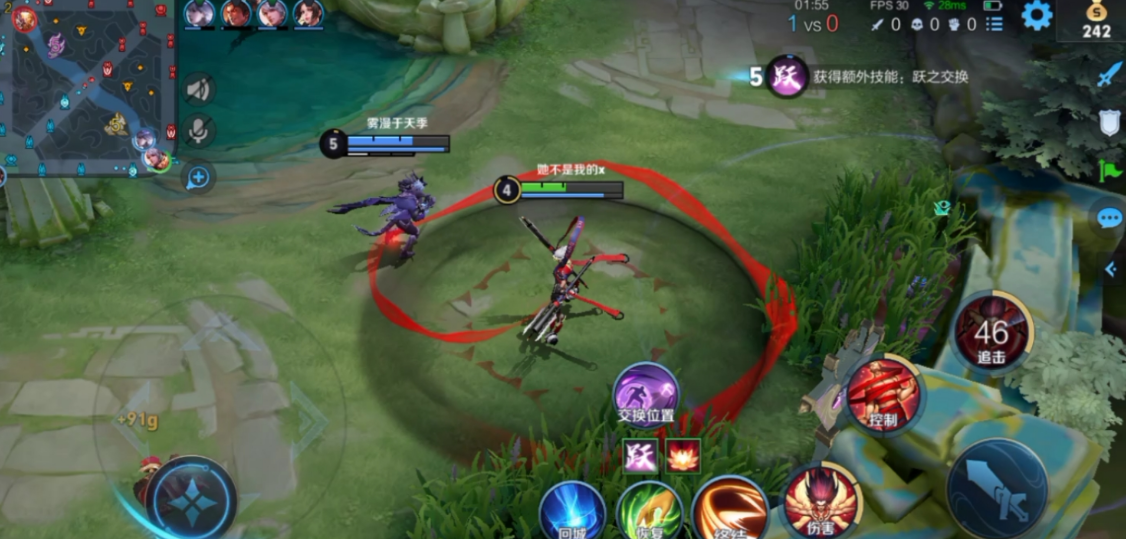The width and height of the screenshot is (1126, 539).
Task: Send the green flag gather signal
Action: [x=1110, y=170]
